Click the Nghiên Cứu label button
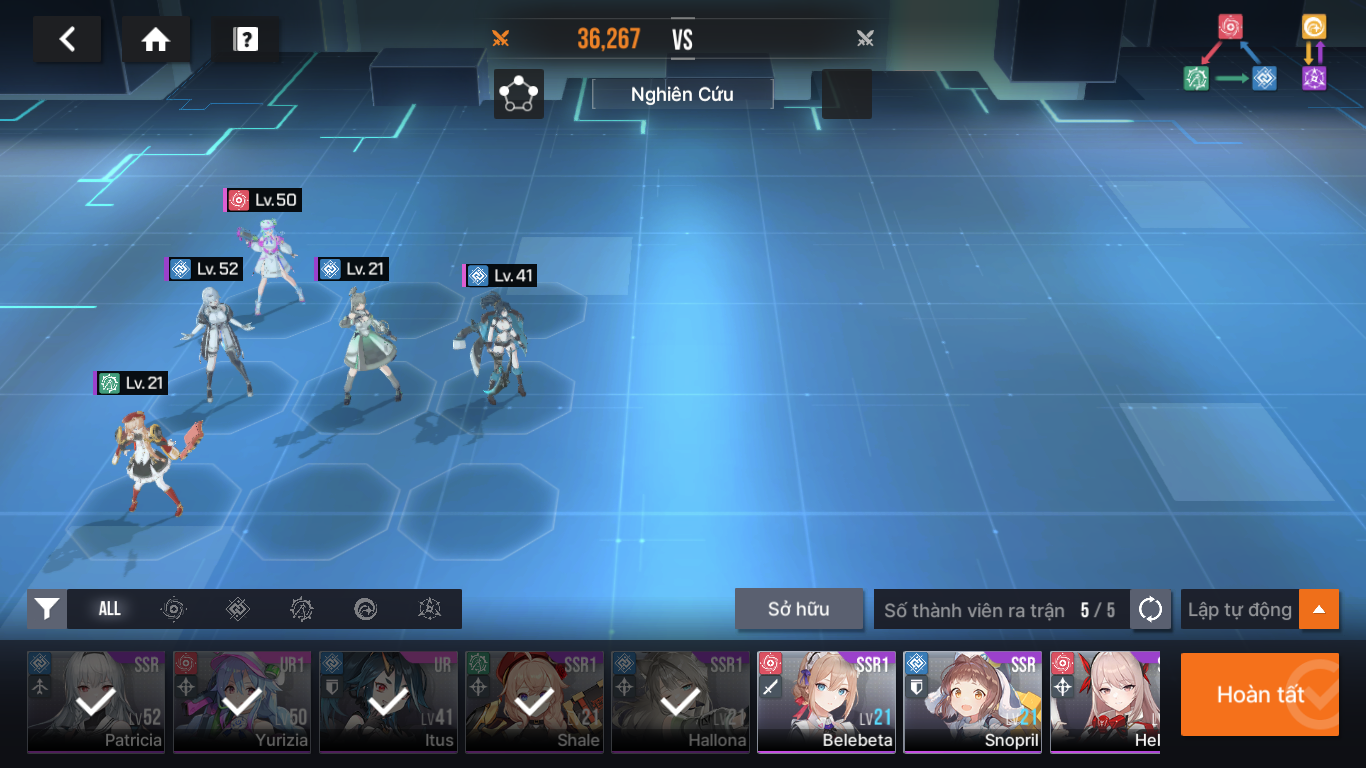 tap(682, 94)
